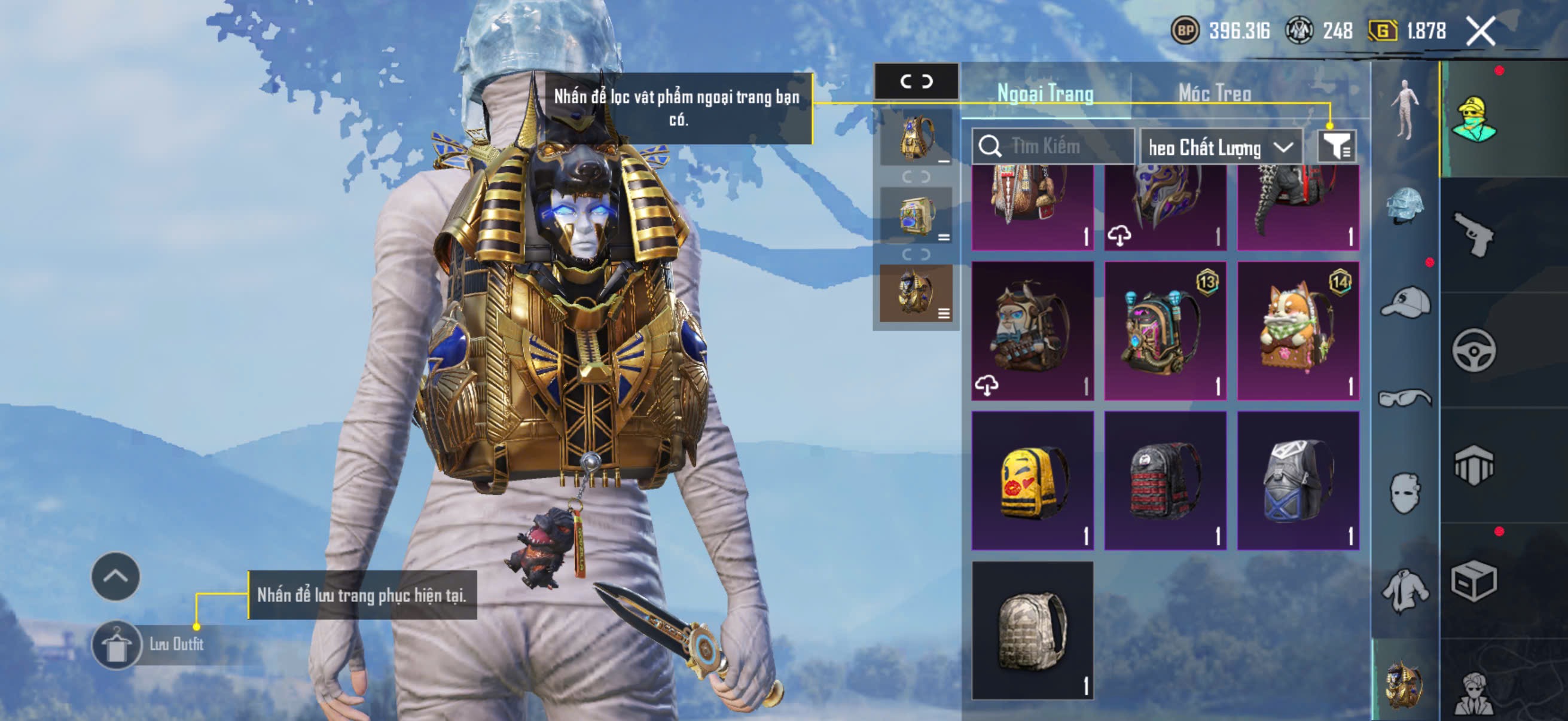The height and width of the screenshot is (721, 1568).
Task: Choose the grey backpack with blue X
Action: [x=1298, y=481]
